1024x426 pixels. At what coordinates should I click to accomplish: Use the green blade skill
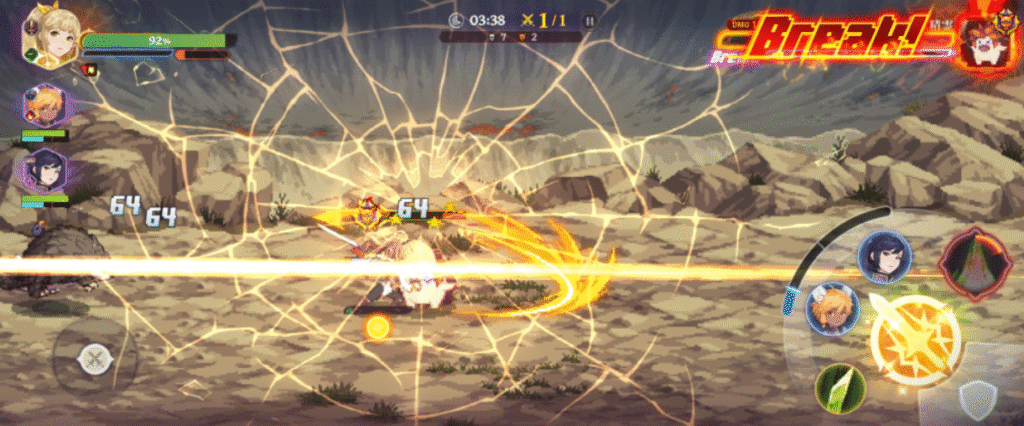coord(840,389)
